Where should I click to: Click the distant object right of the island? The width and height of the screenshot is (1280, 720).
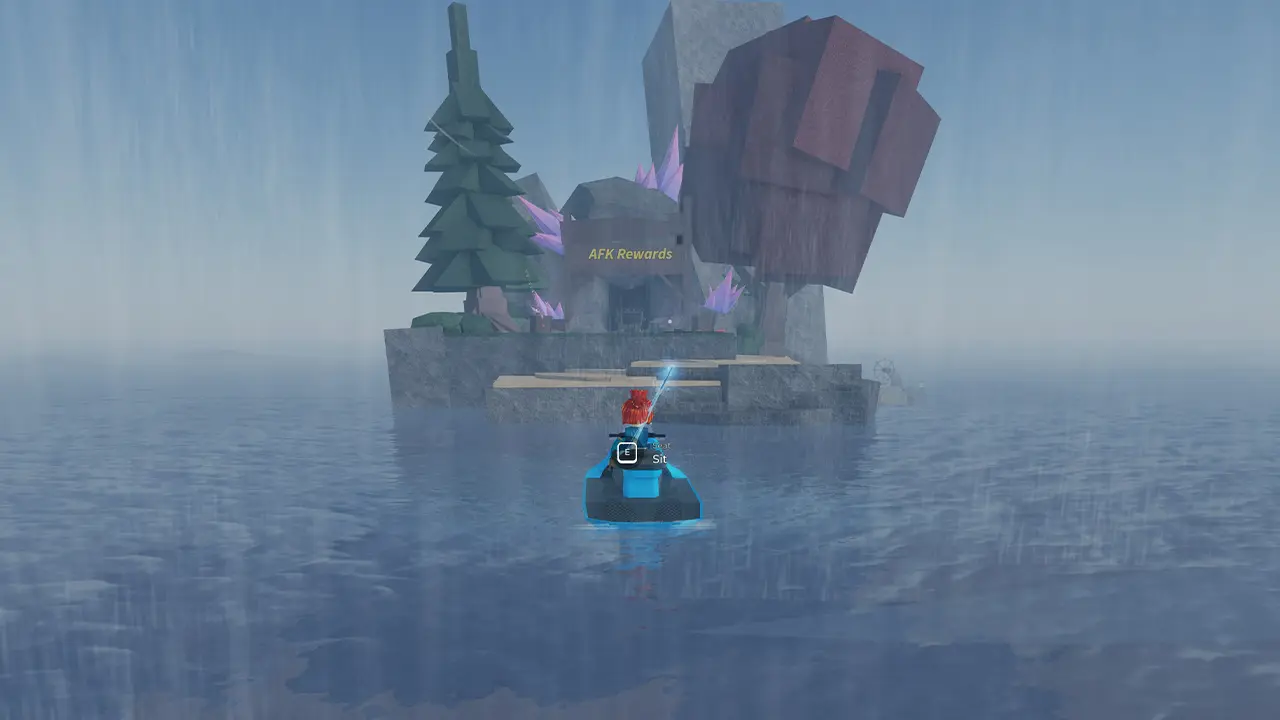click(x=885, y=370)
